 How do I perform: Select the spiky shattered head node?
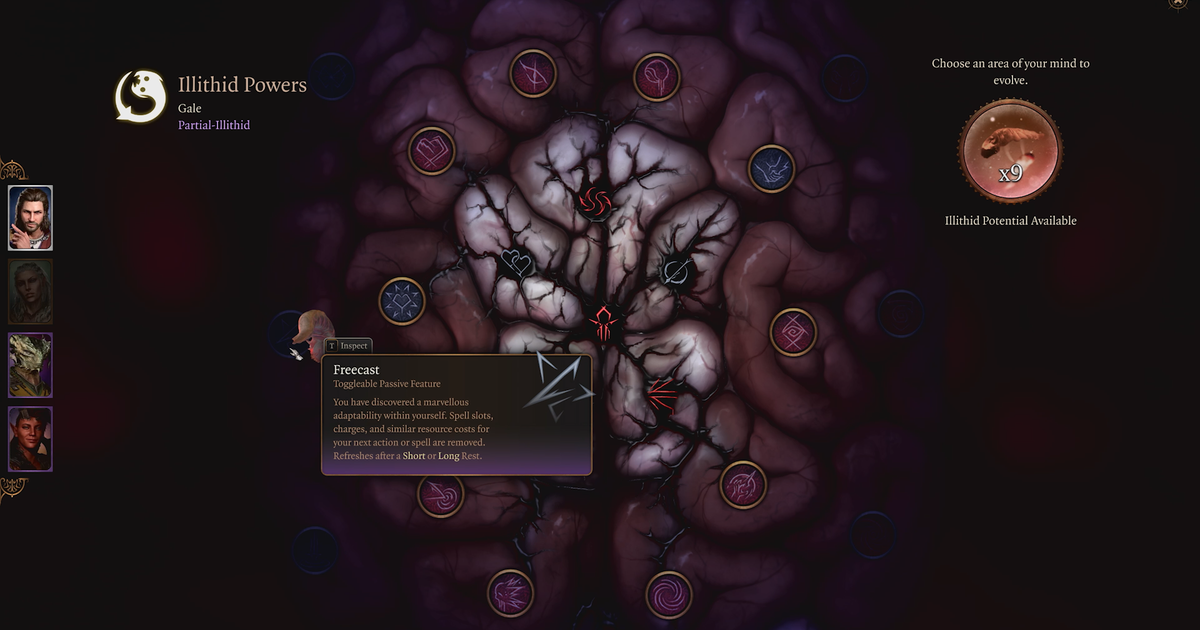click(510, 592)
